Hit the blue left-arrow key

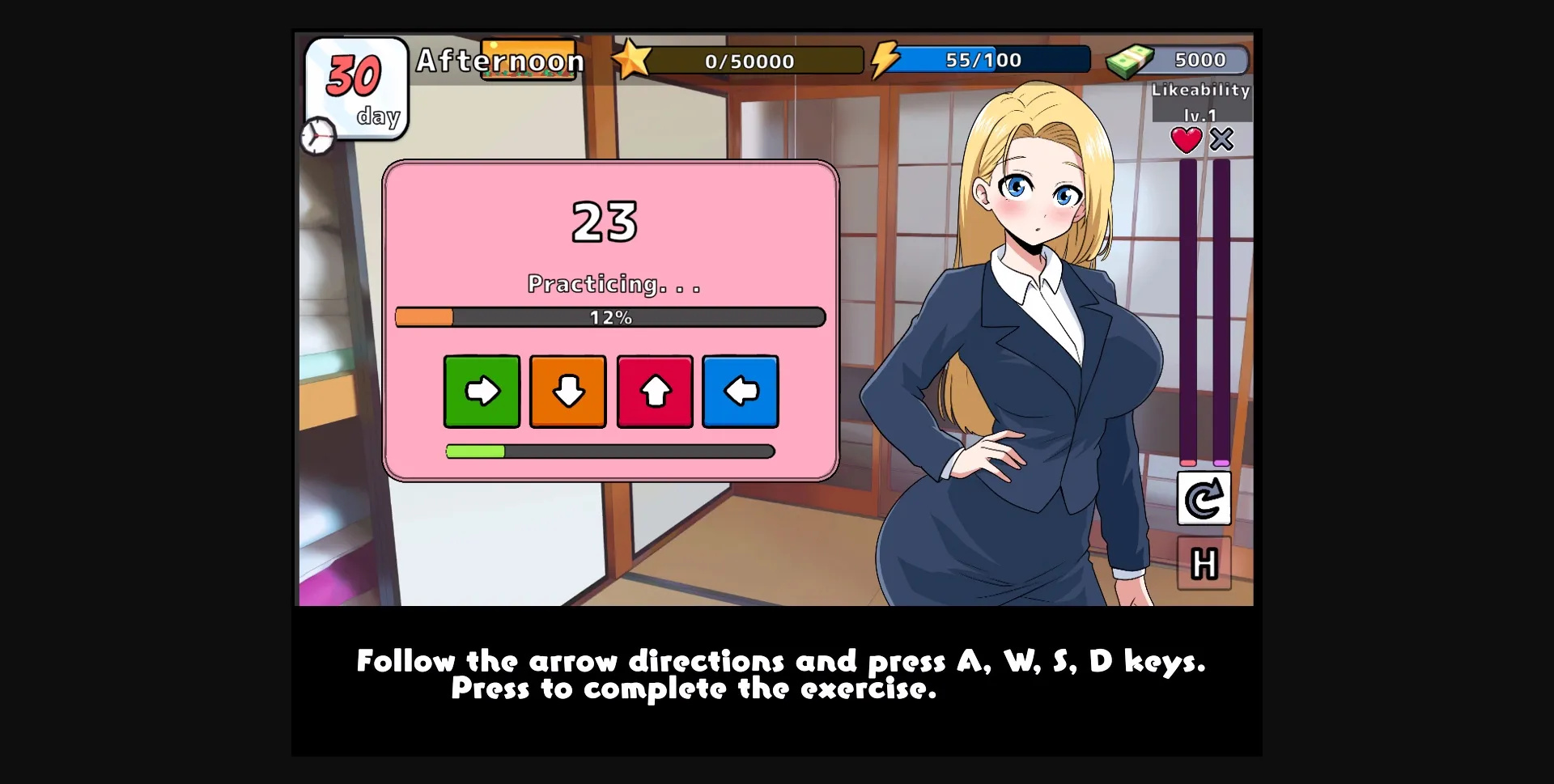tap(741, 391)
